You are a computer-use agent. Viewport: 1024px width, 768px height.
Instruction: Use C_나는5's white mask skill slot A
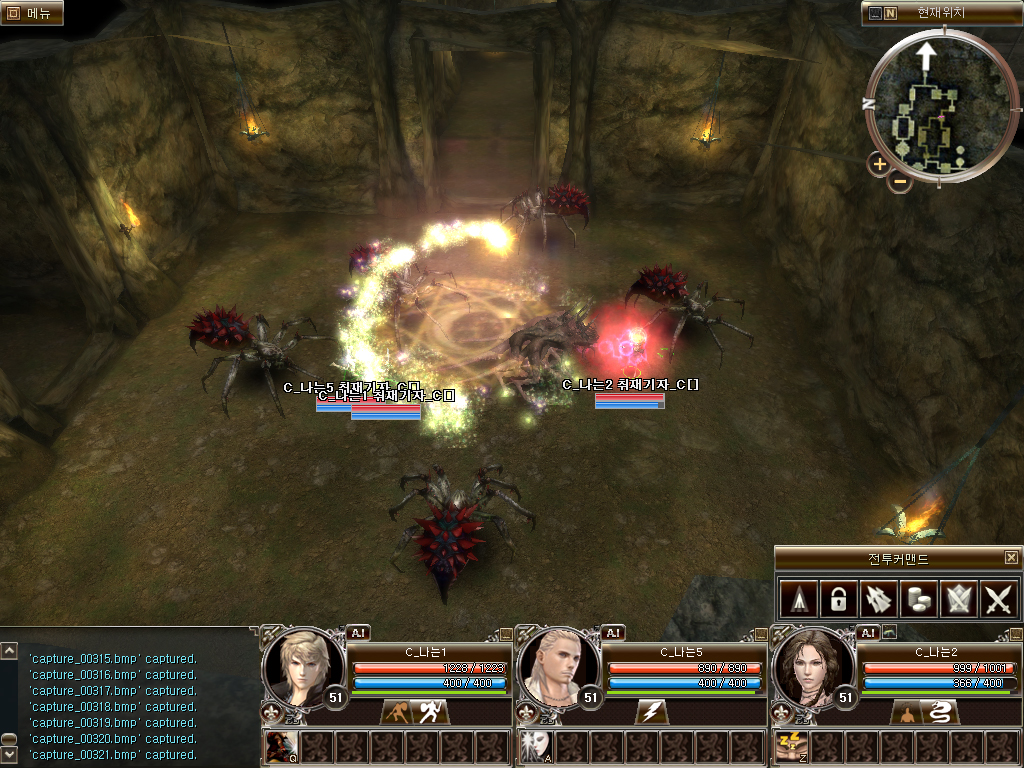[x=535, y=746]
